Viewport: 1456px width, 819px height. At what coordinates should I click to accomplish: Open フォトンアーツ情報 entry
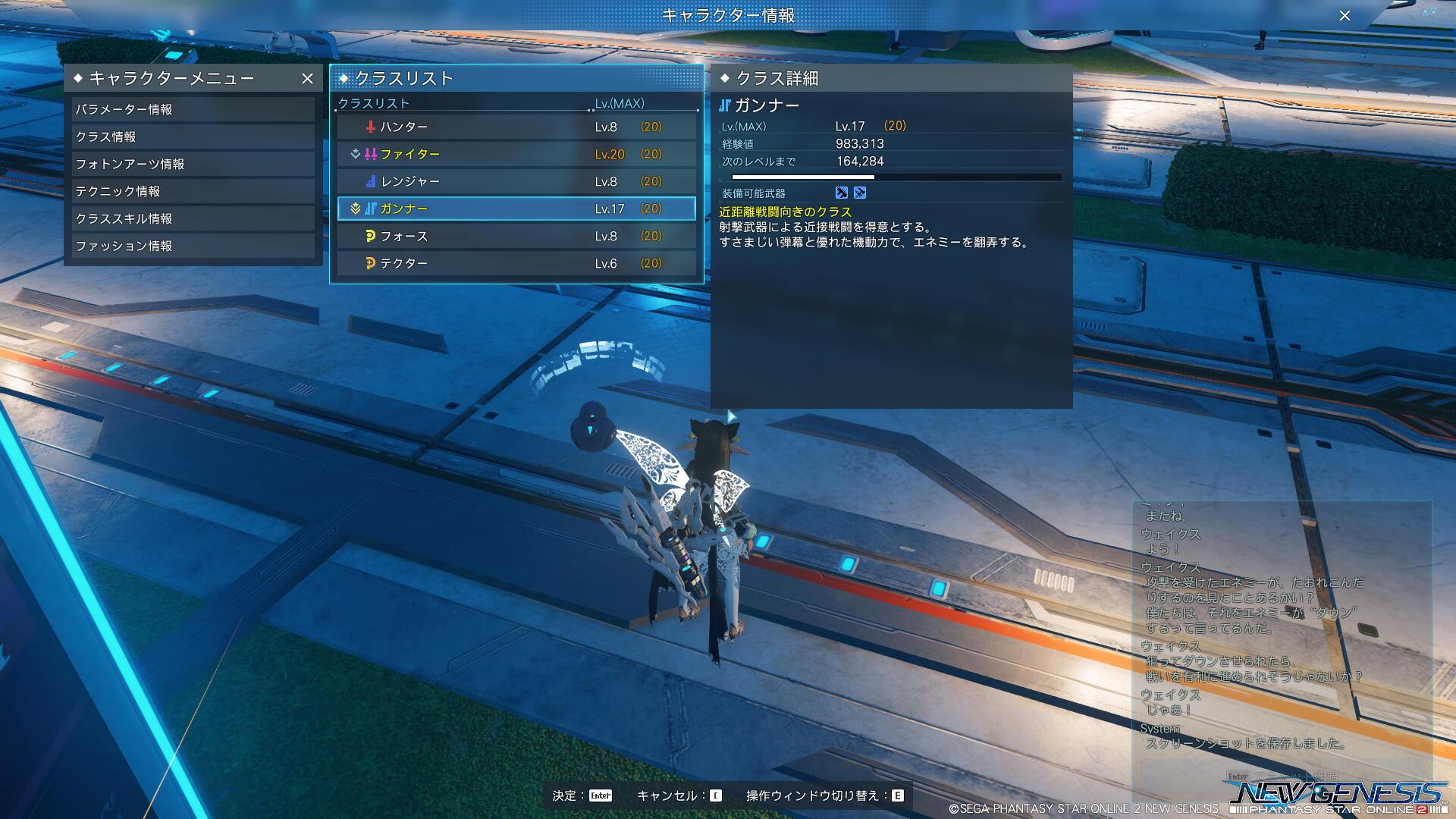[x=193, y=164]
